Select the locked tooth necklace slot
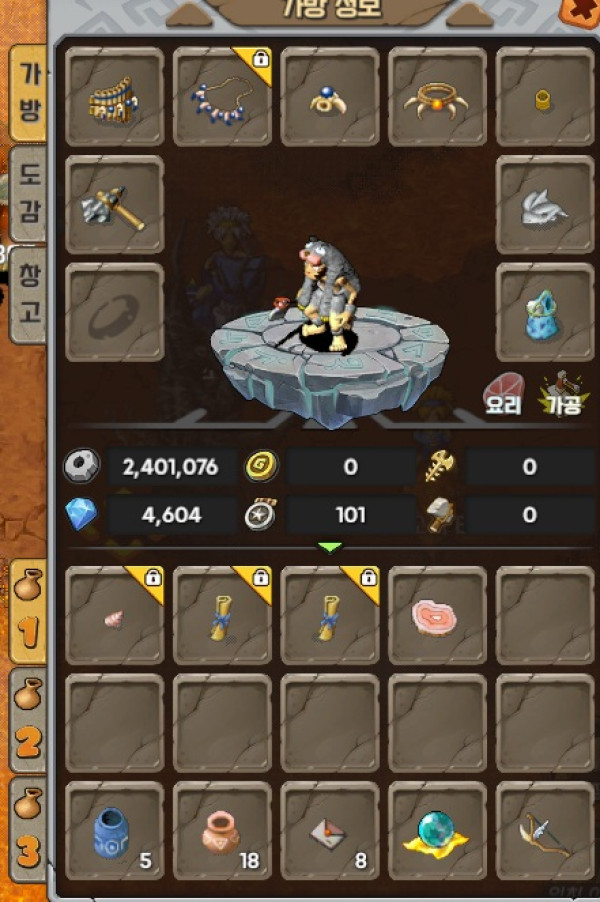Image resolution: width=600 pixels, height=902 pixels. click(x=222, y=96)
